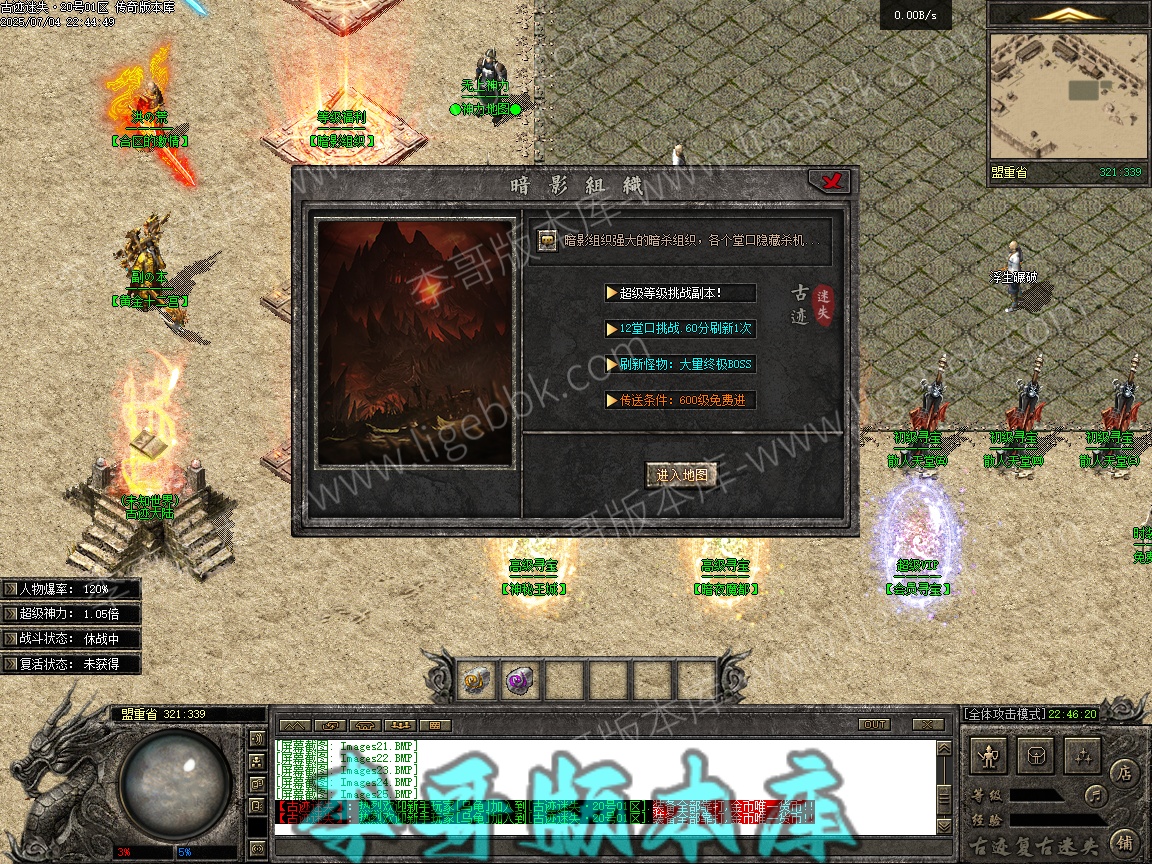Use the purple swirl scroll in the hotbar

click(521, 681)
